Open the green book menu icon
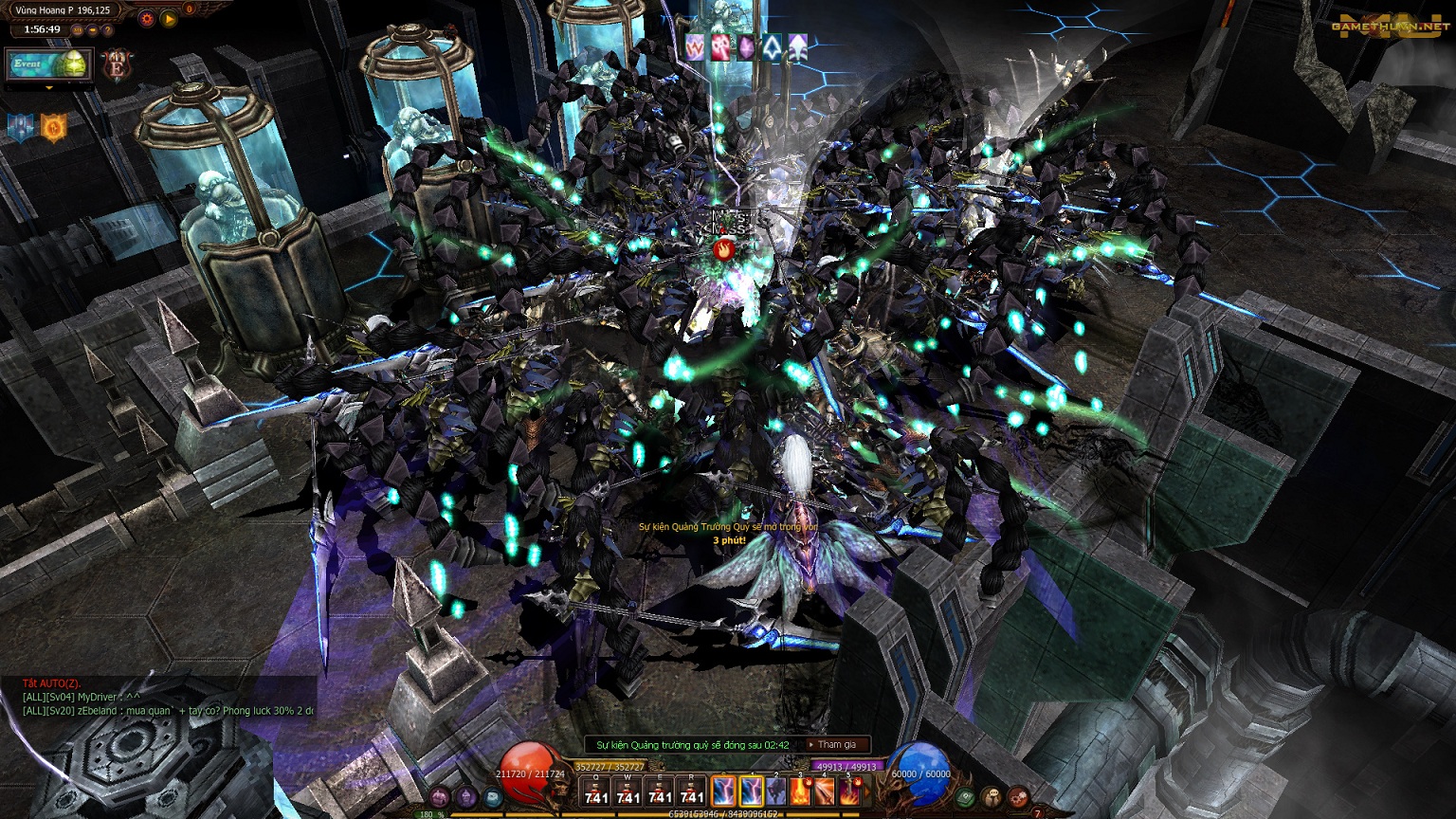Viewport: 1456px width, 819px height. click(965, 797)
